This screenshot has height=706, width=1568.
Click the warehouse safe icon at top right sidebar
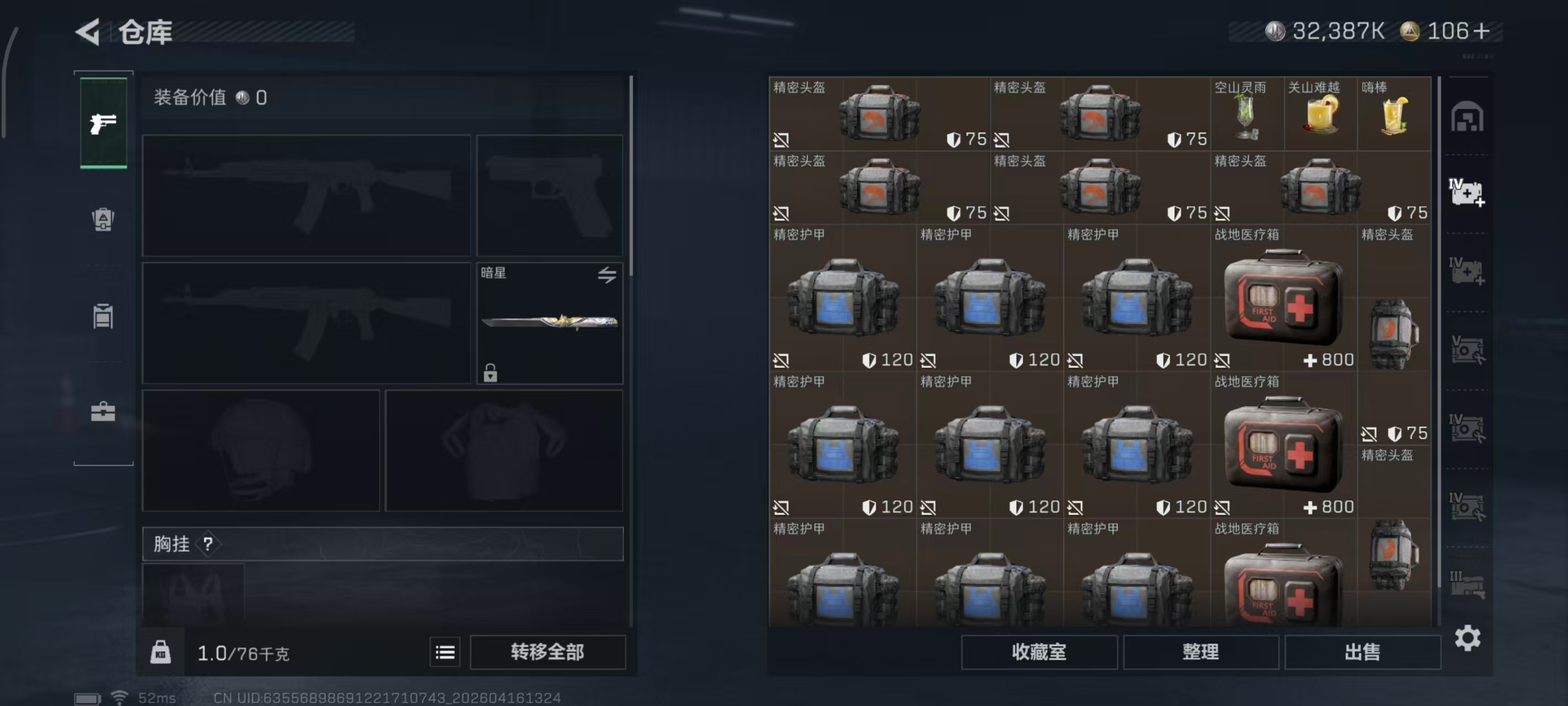pyautogui.click(x=1469, y=117)
